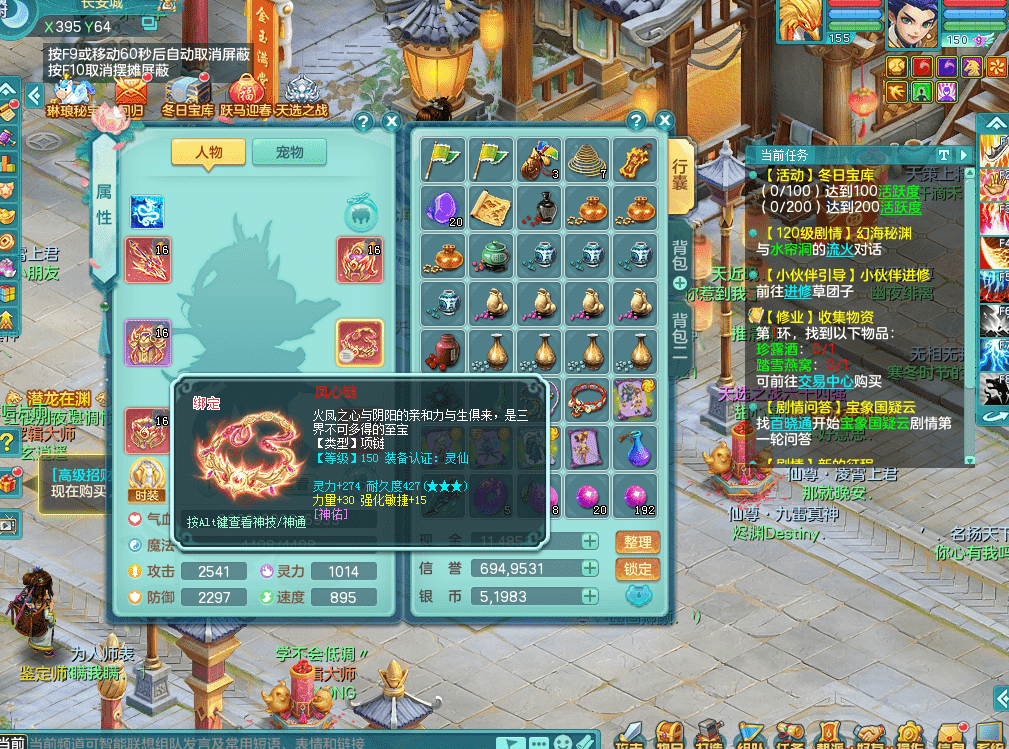The height and width of the screenshot is (749, 1009).
Task: Select the blue potion flask item
Action: click(637, 446)
